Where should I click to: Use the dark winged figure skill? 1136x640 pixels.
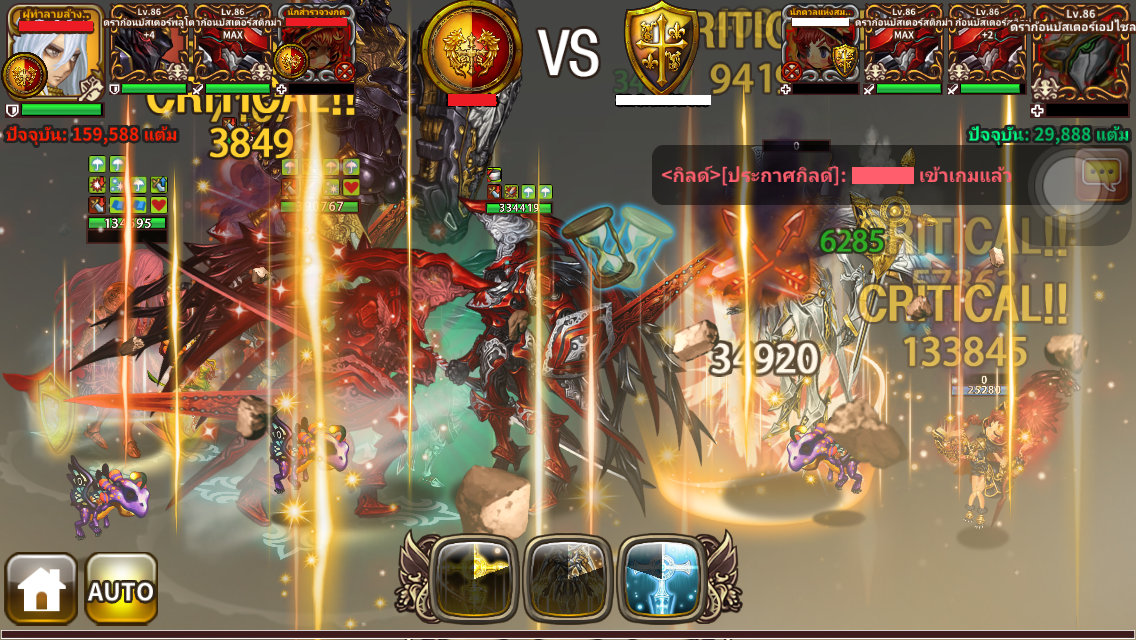tap(567, 578)
